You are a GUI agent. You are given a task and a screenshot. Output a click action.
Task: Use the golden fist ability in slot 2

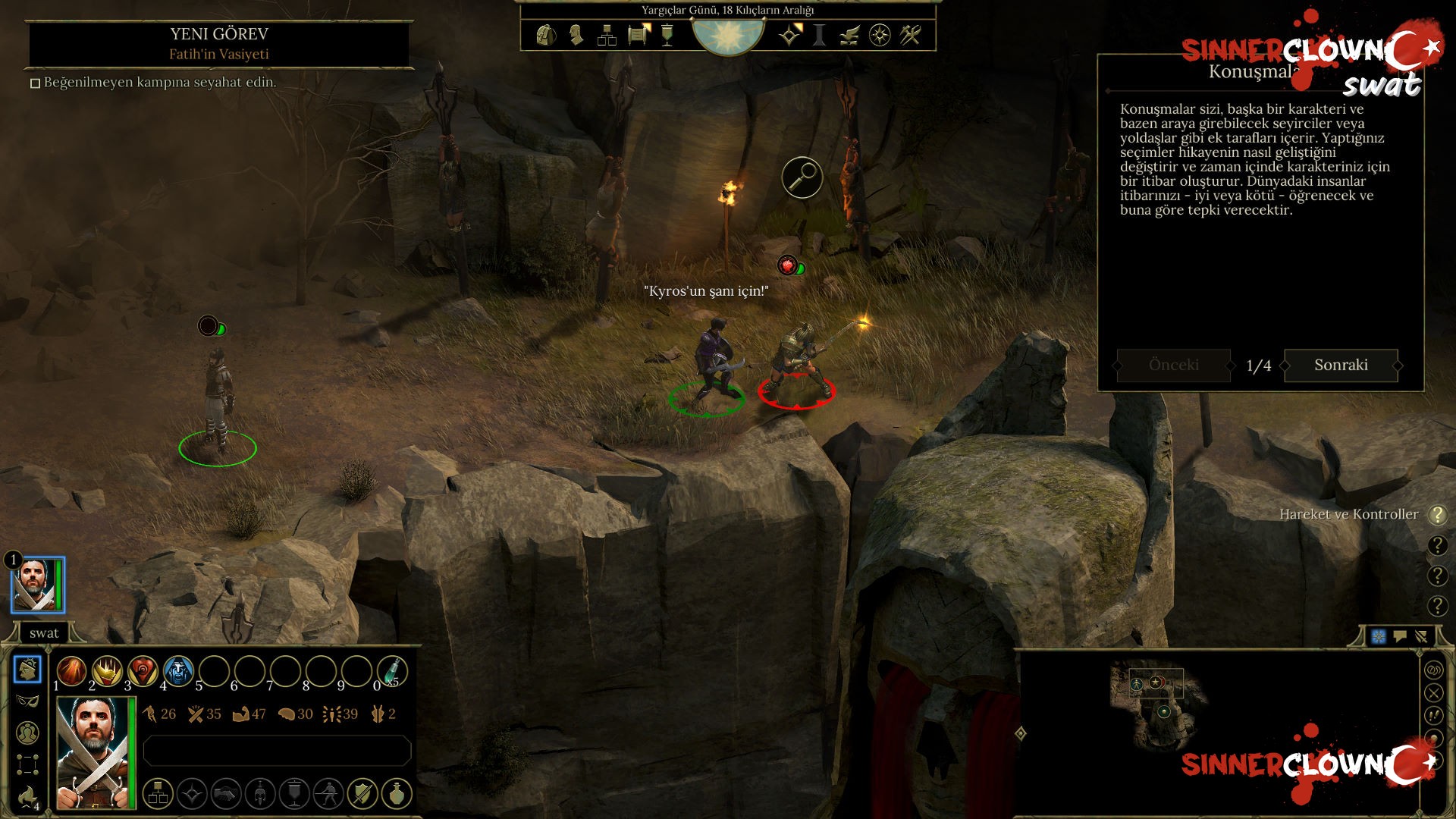click(x=107, y=671)
